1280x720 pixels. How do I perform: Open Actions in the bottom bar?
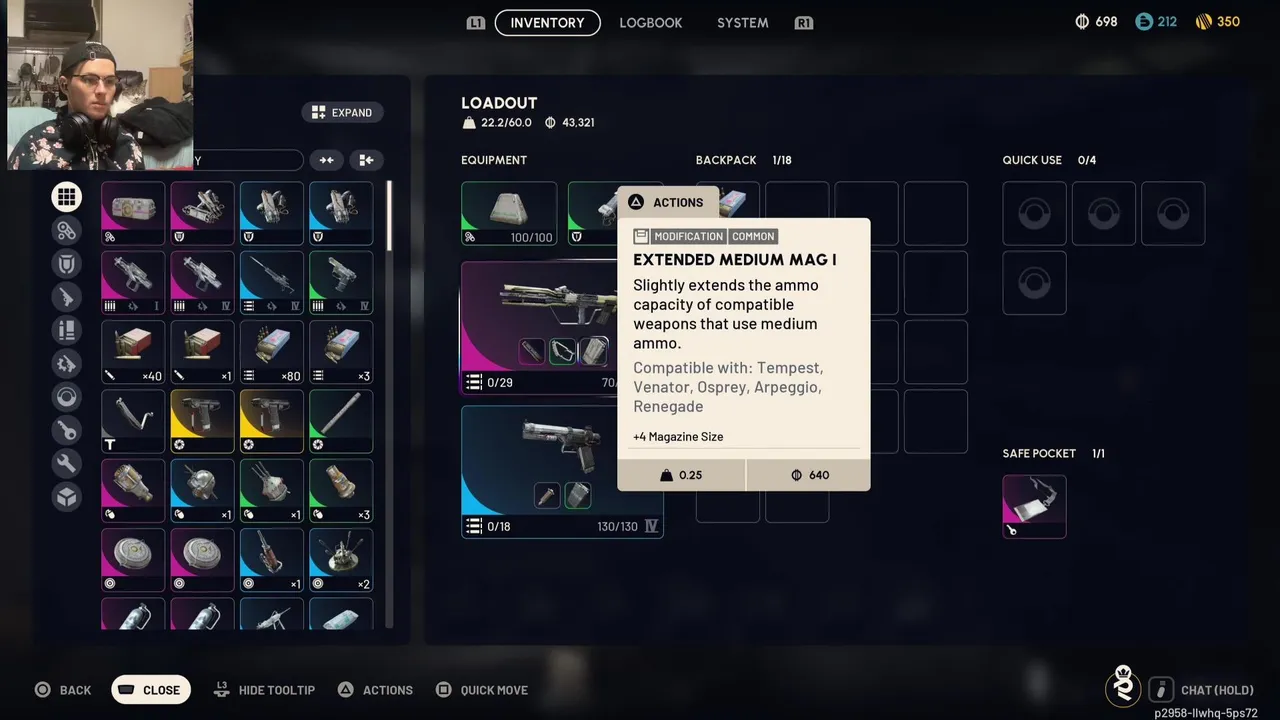375,690
